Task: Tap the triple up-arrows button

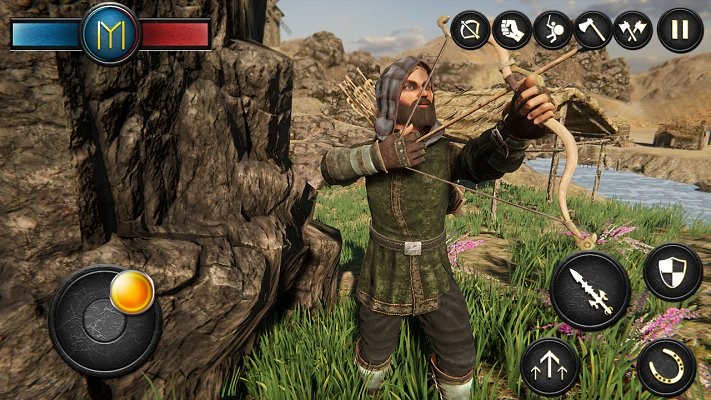Action: click(550, 366)
